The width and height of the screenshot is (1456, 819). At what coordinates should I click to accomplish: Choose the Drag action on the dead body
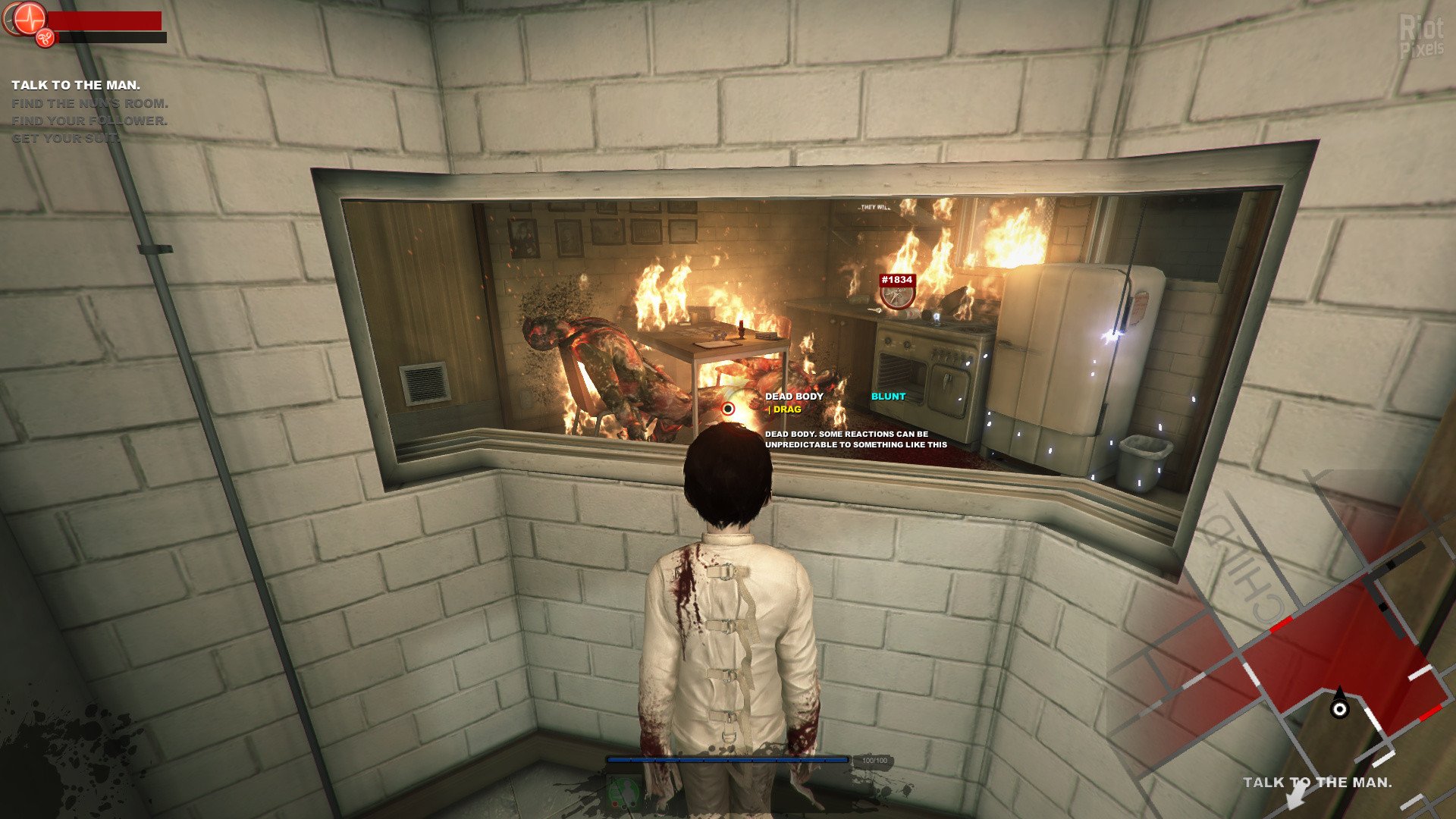[x=786, y=409]
